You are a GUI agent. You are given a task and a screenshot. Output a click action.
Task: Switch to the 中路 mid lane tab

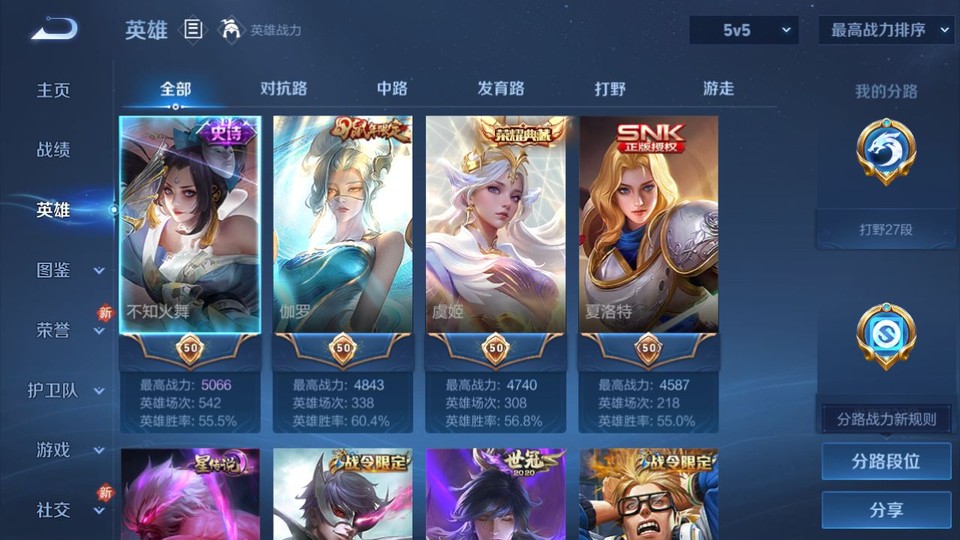[x=392, y=89]
